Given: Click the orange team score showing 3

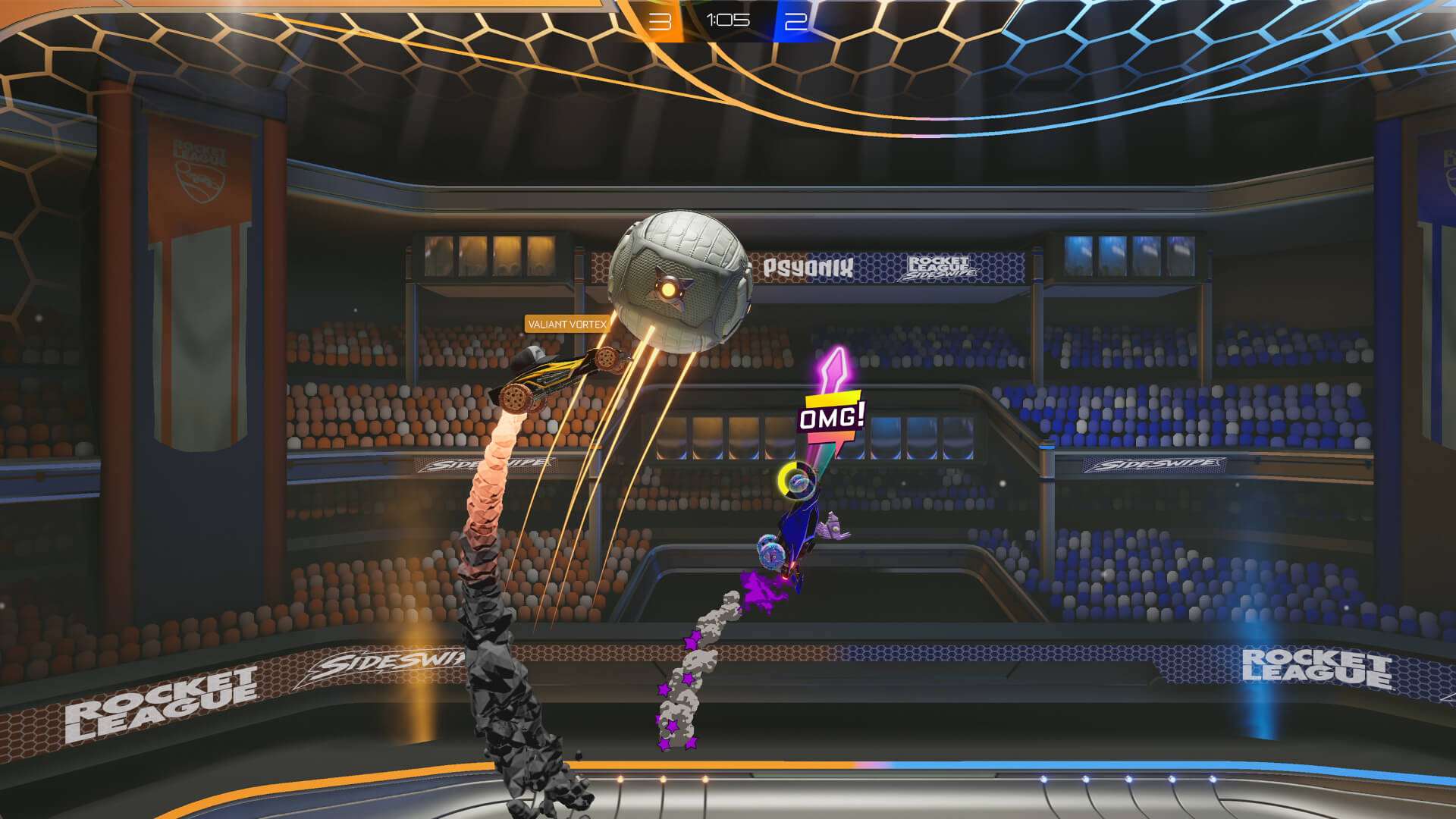Looking at the screenshot, I should pyautogui.click(x=659, y=21).
